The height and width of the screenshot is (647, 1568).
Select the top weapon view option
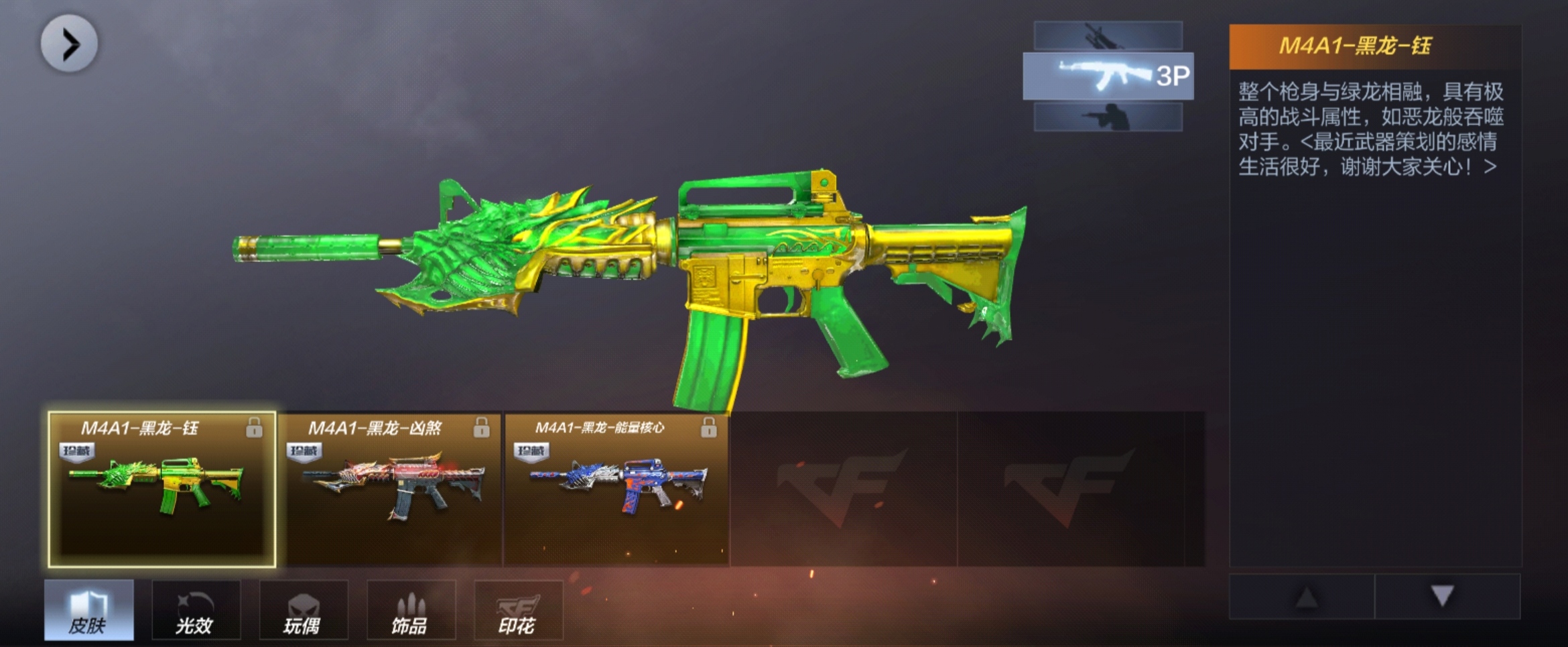(1108, 36)
